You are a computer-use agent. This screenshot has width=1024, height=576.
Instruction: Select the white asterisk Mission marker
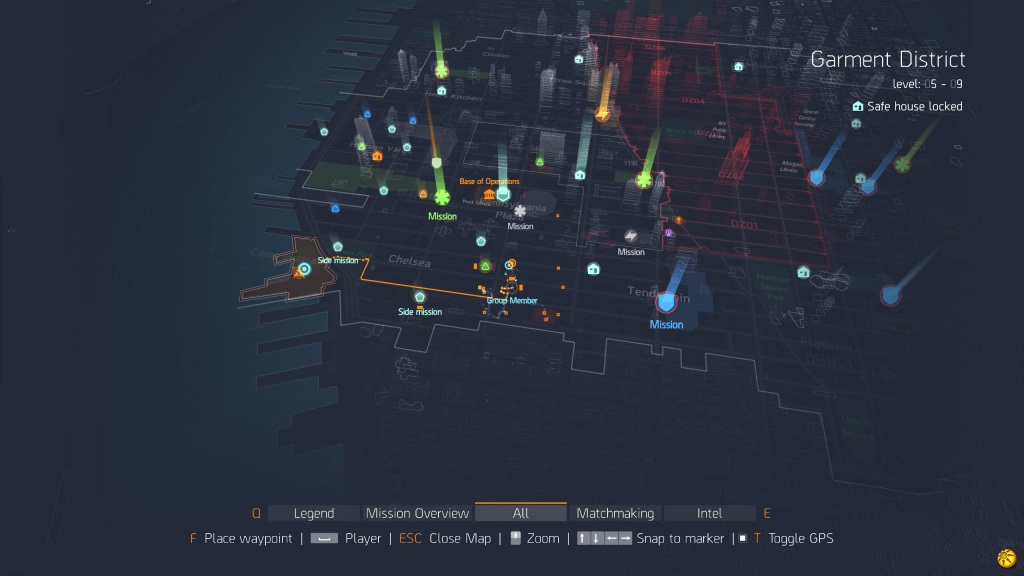pyautogui.click(x=520, y=211)
